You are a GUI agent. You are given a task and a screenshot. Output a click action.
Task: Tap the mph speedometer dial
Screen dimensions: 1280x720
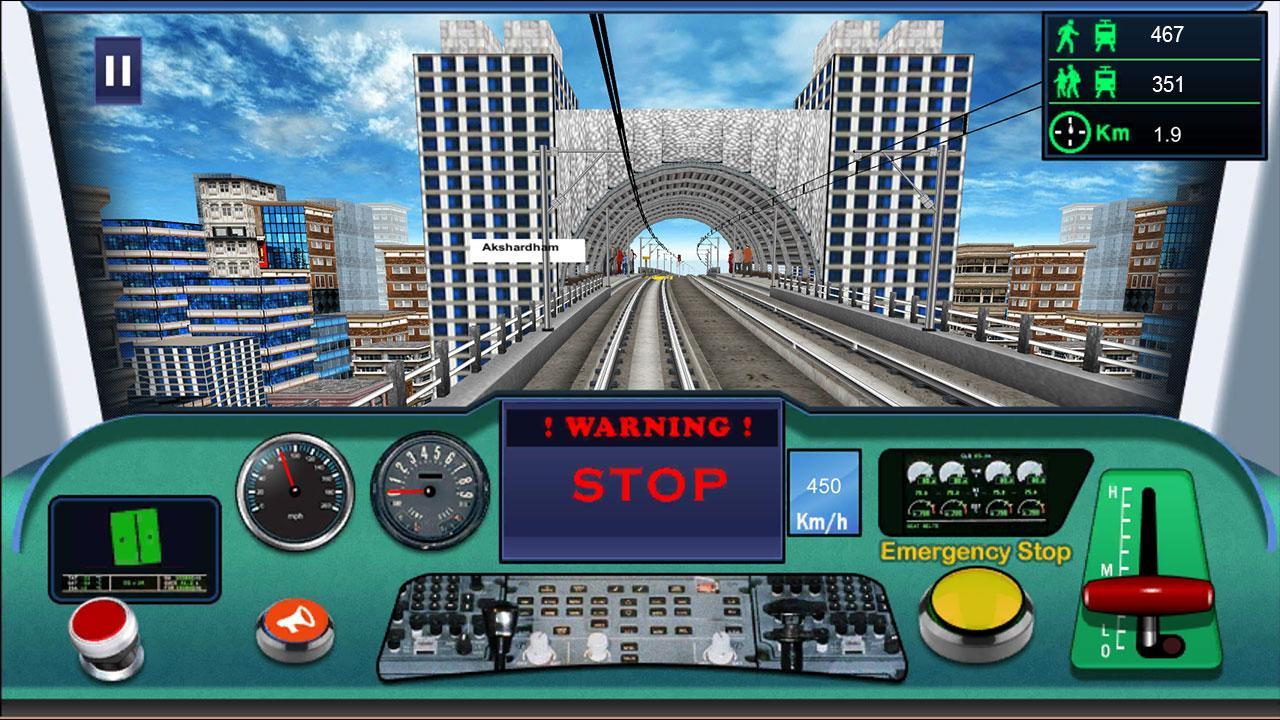293,492
